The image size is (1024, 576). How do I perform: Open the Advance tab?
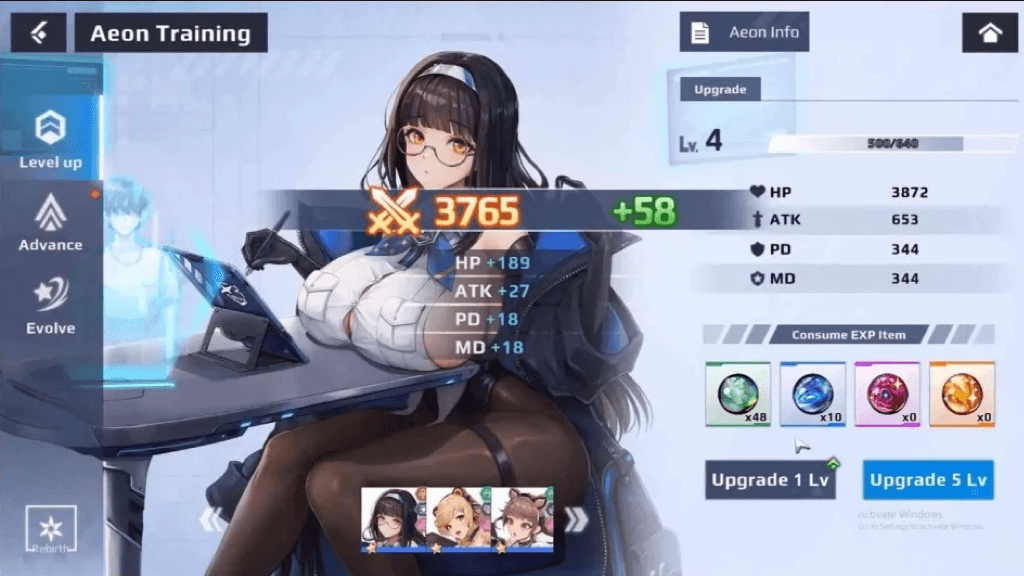pyautogui.click(x=50, y=222)
